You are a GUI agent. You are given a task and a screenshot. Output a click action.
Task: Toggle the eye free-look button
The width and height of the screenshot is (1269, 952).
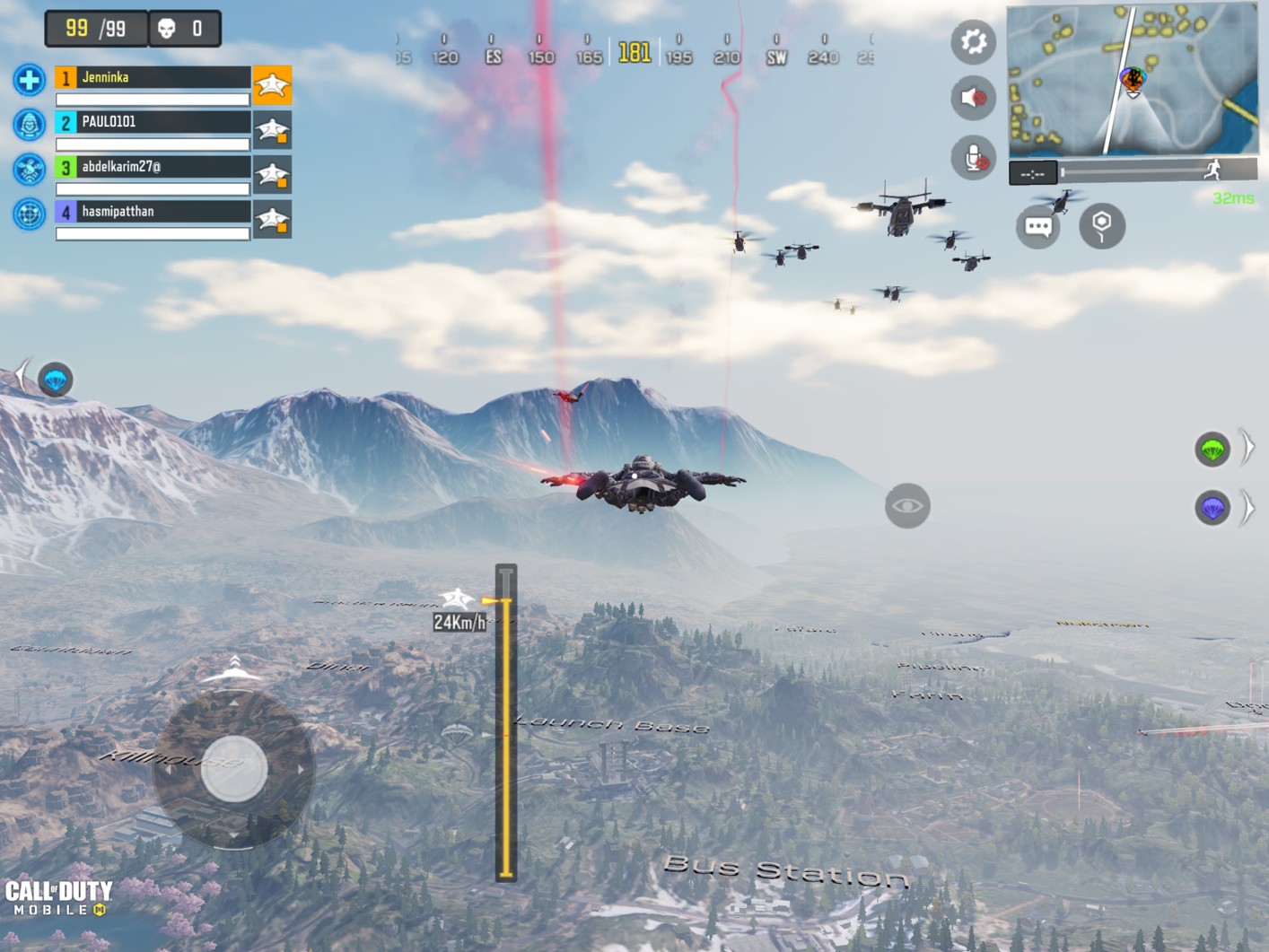click(907, 506)
